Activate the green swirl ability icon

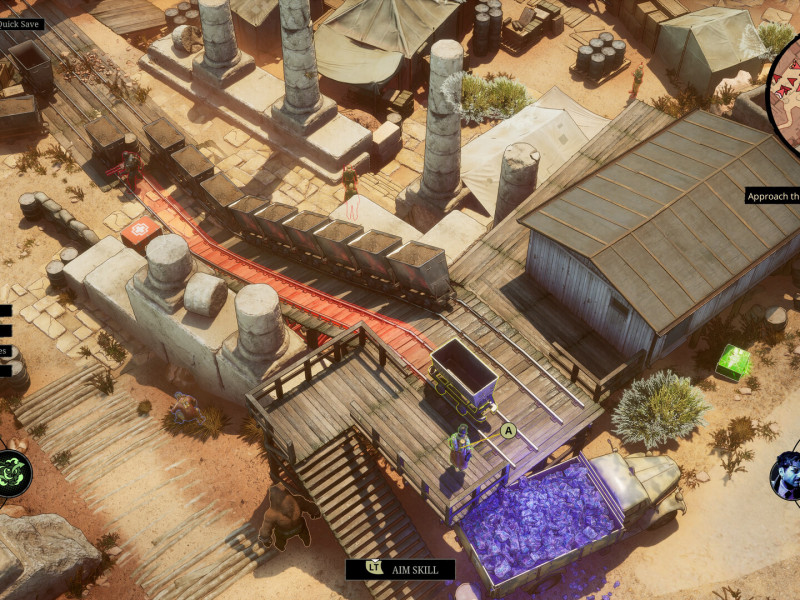[x=13, y=472]
